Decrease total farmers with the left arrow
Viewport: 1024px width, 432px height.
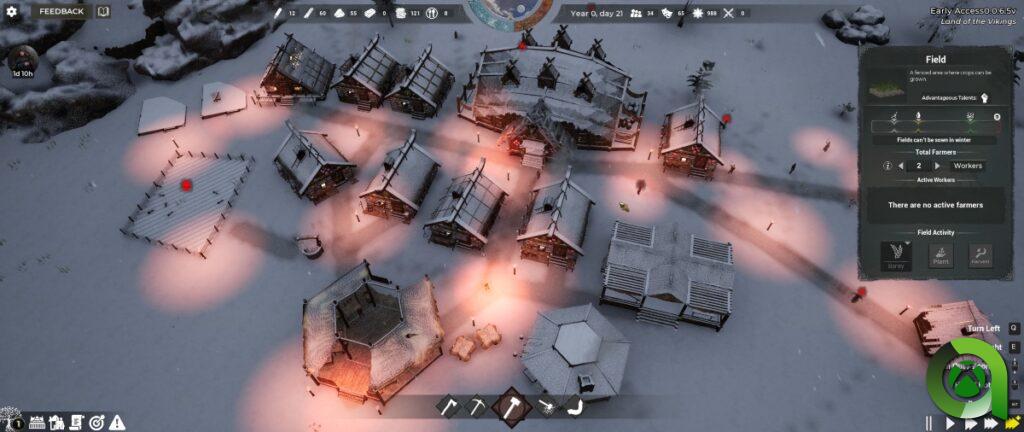click(x=901, y=165)
